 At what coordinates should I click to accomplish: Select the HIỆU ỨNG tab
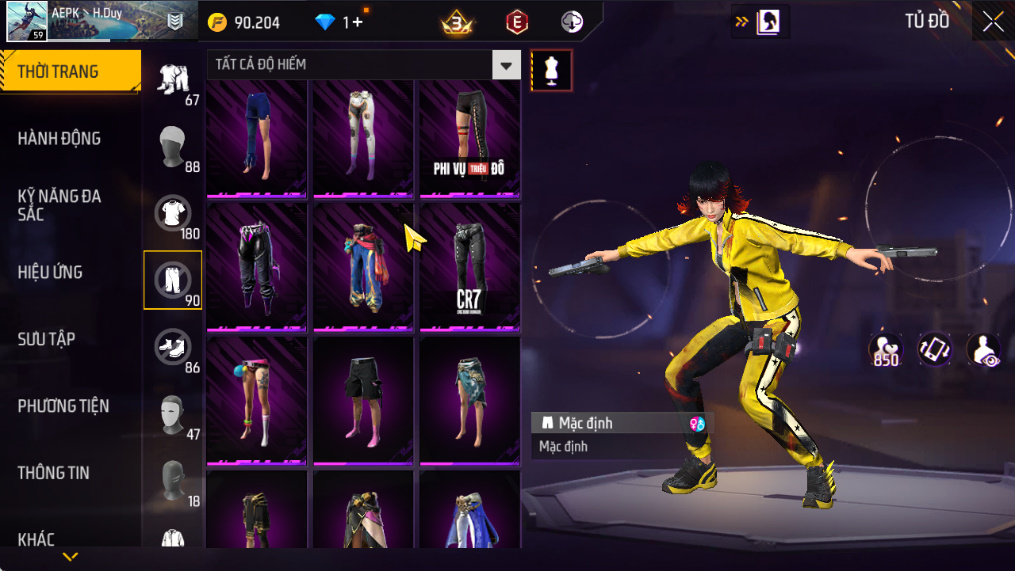coord(50,272)
